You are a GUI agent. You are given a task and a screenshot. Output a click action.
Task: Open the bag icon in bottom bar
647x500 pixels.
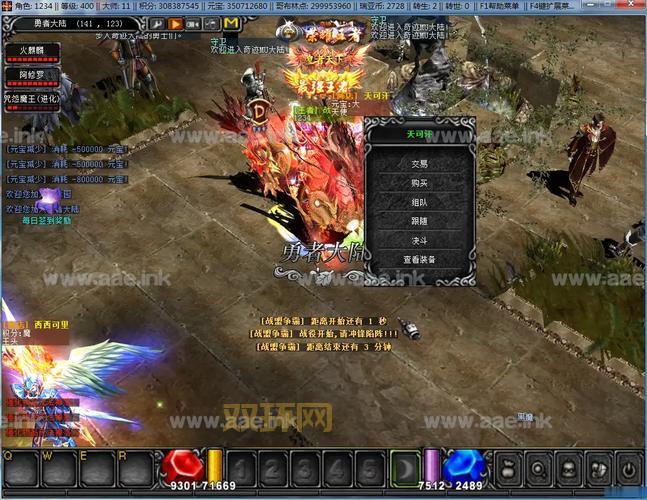click(508, 468)
